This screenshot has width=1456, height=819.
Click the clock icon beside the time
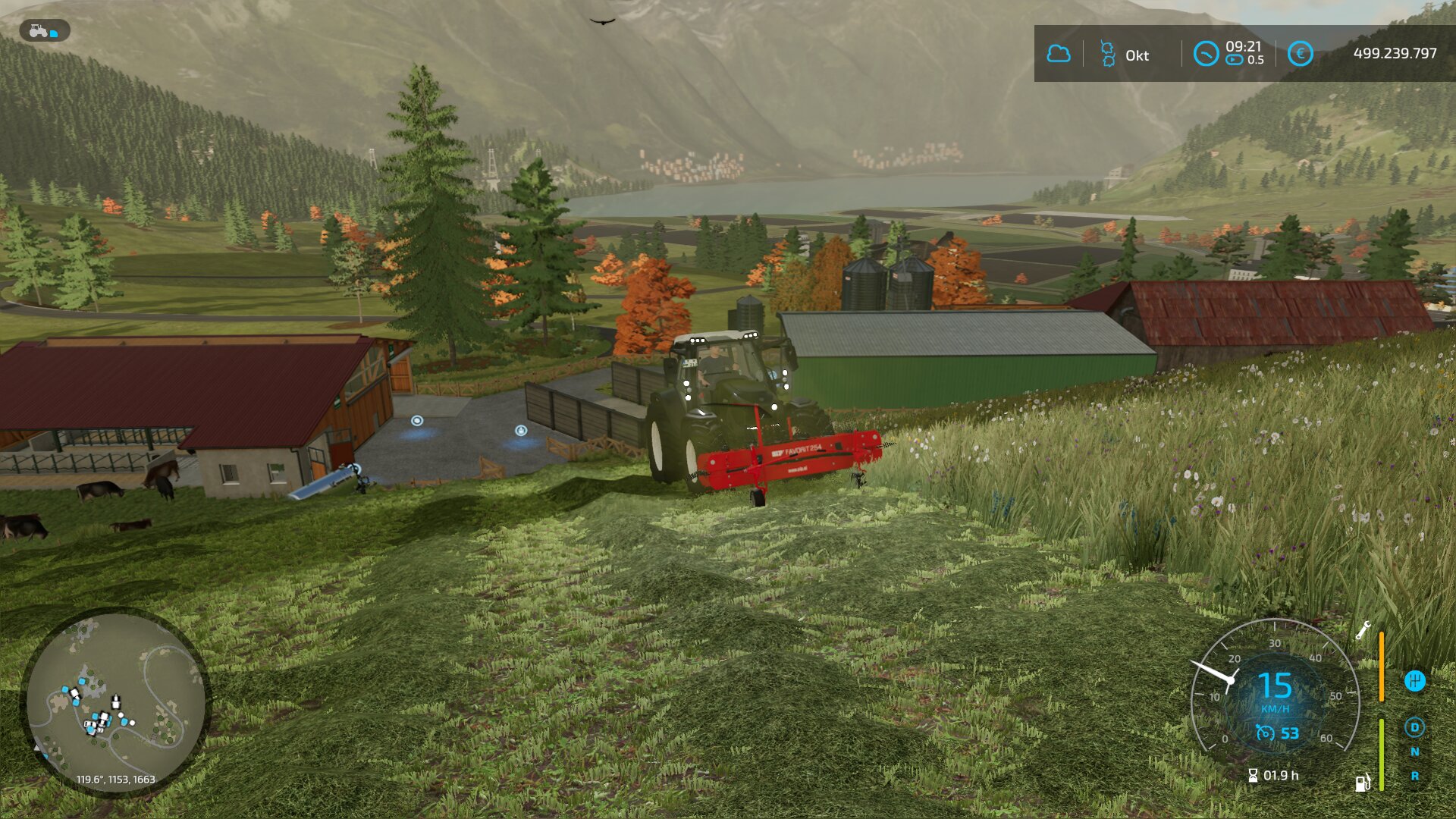click(x=1205, y=54)
